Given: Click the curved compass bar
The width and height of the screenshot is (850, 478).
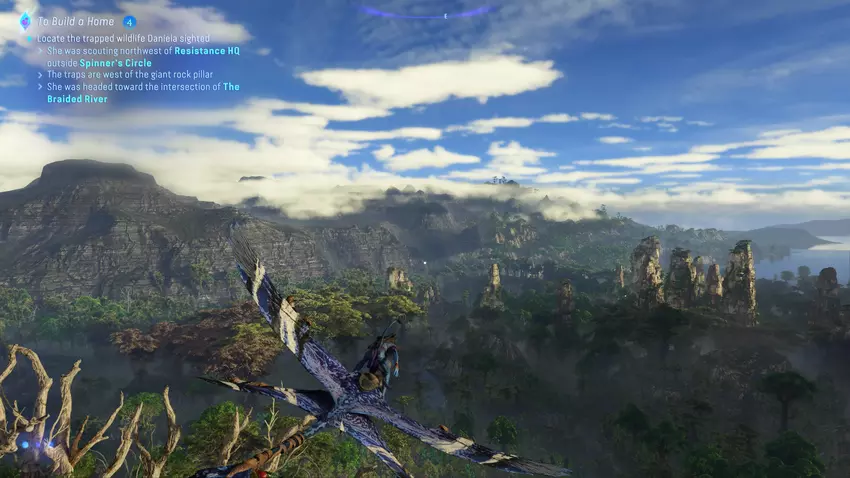Looking at the screenshot, I should point(426,13).
